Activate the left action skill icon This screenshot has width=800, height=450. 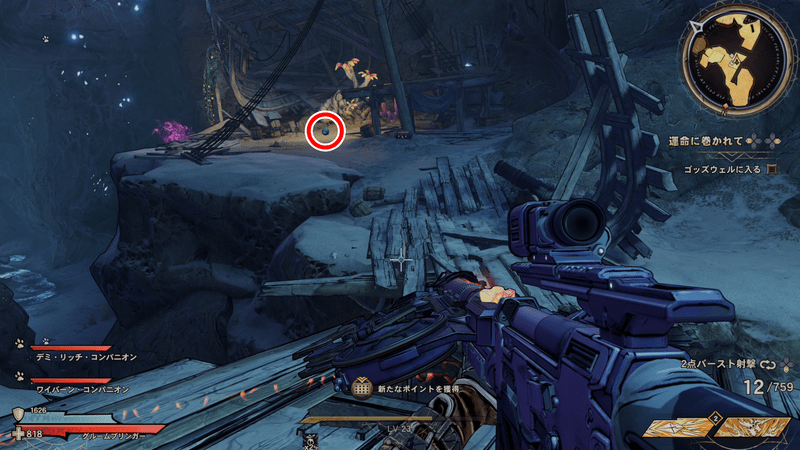(678, 427)
